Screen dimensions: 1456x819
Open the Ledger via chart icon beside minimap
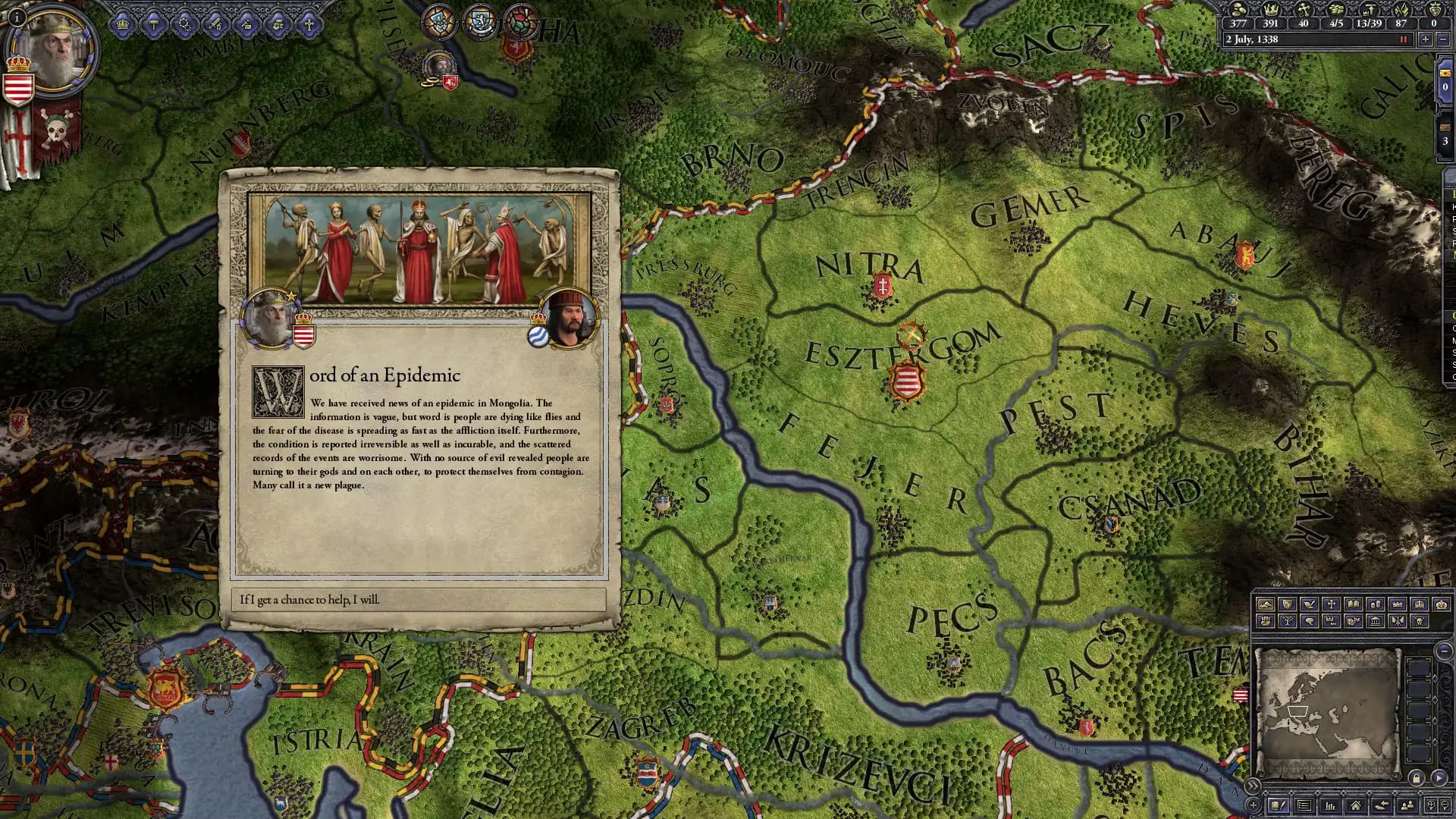pos(1331,805)
